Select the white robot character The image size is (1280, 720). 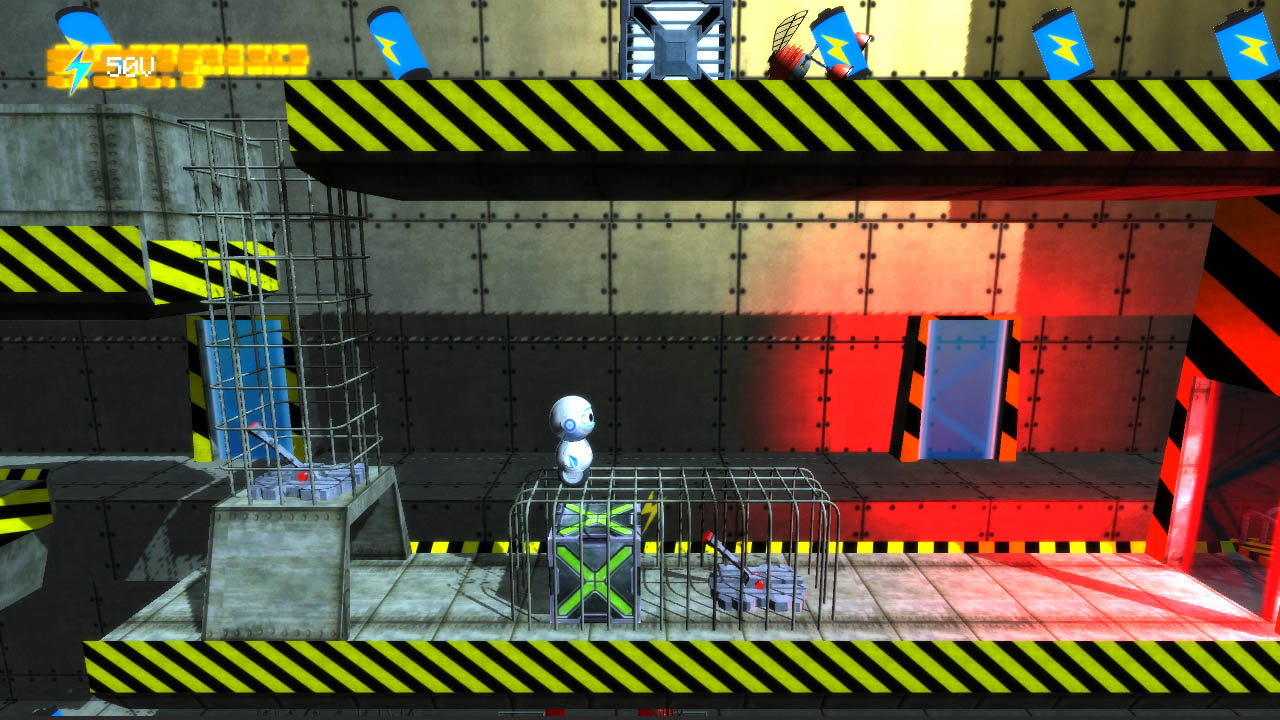coord(571,440)
